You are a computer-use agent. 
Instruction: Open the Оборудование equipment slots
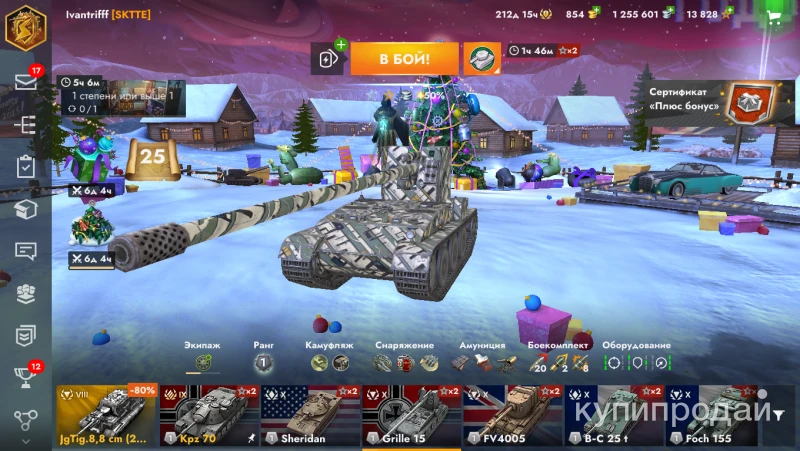[x=636, y=362]
